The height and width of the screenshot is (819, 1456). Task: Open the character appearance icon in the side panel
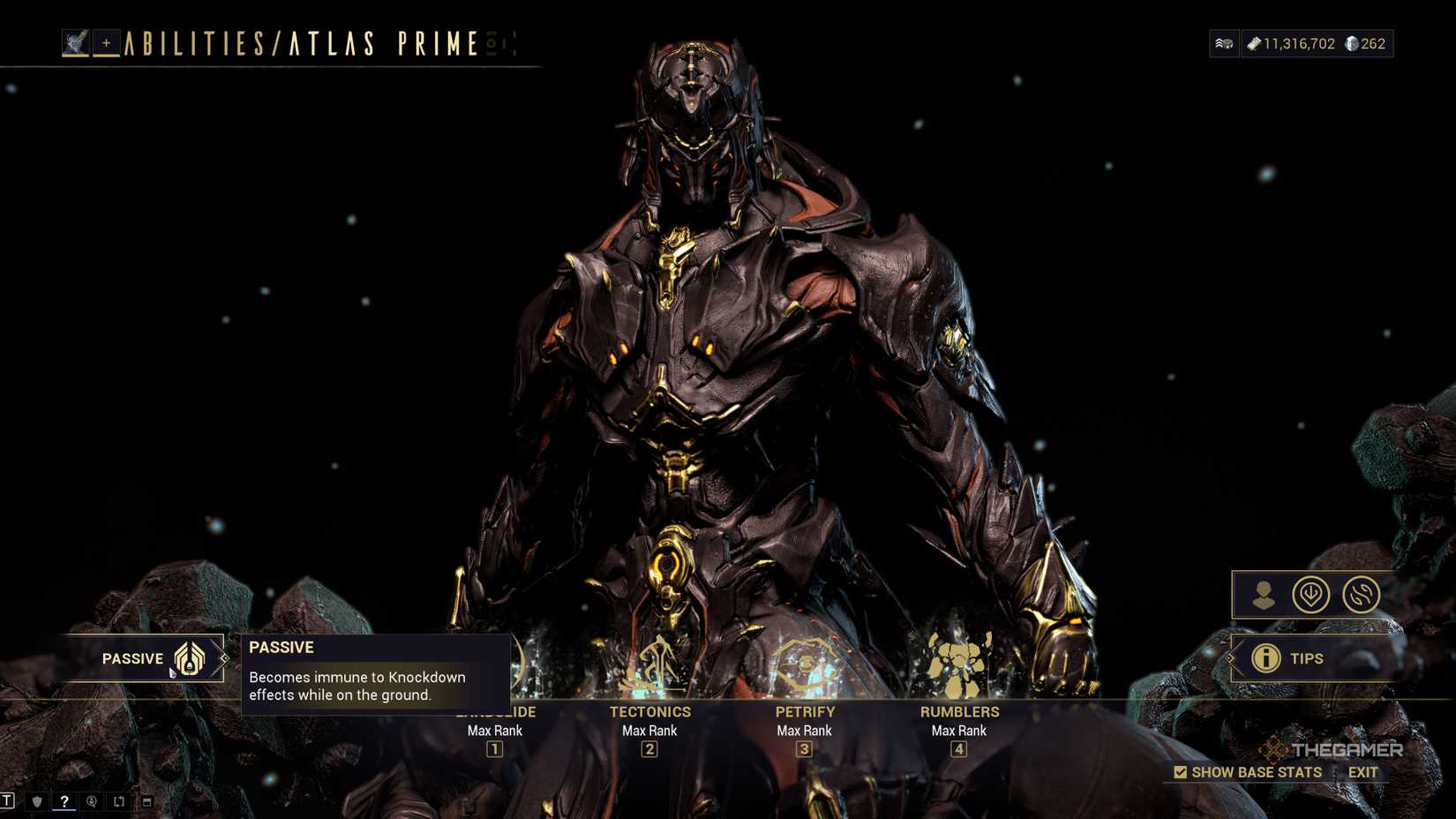pos(1265,596)
